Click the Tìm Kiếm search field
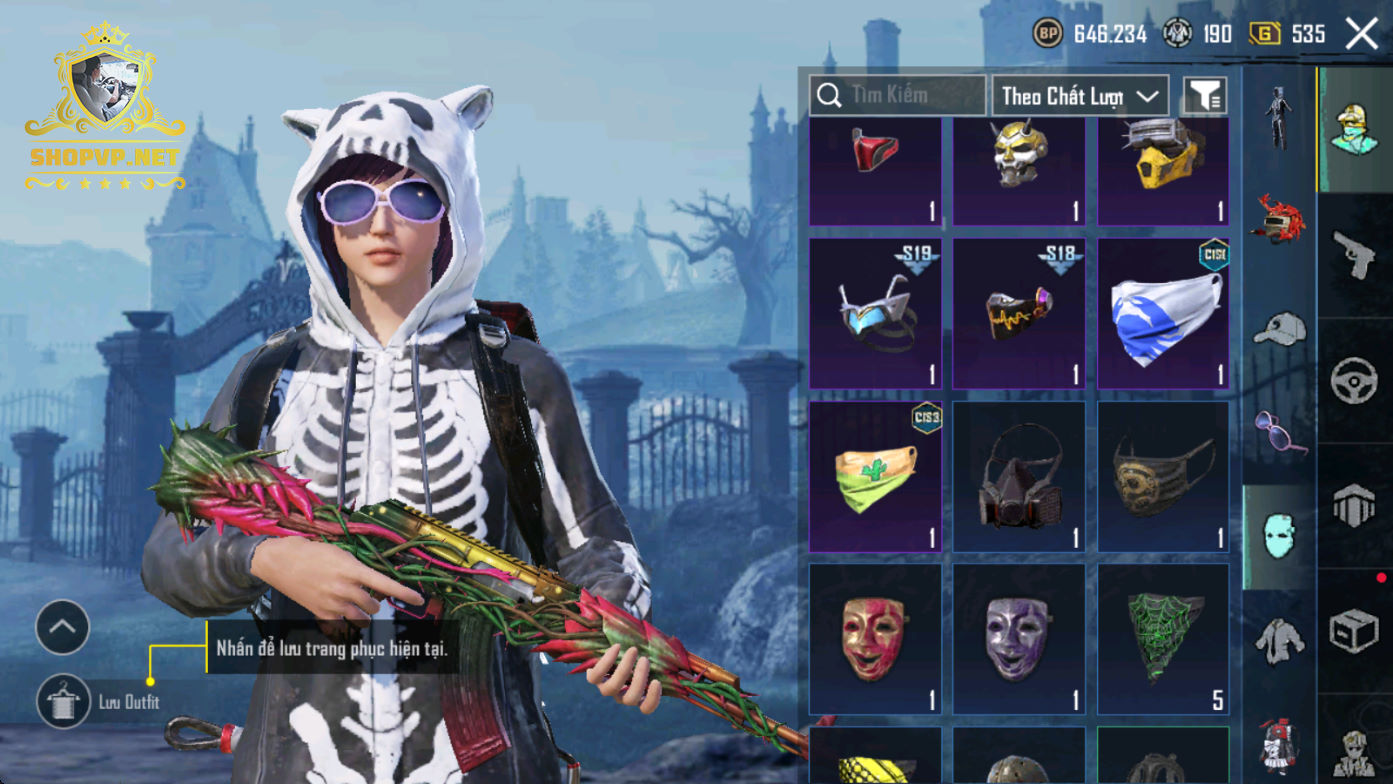This screenshot has height=784, width=1393. click(x=897, y=96)
